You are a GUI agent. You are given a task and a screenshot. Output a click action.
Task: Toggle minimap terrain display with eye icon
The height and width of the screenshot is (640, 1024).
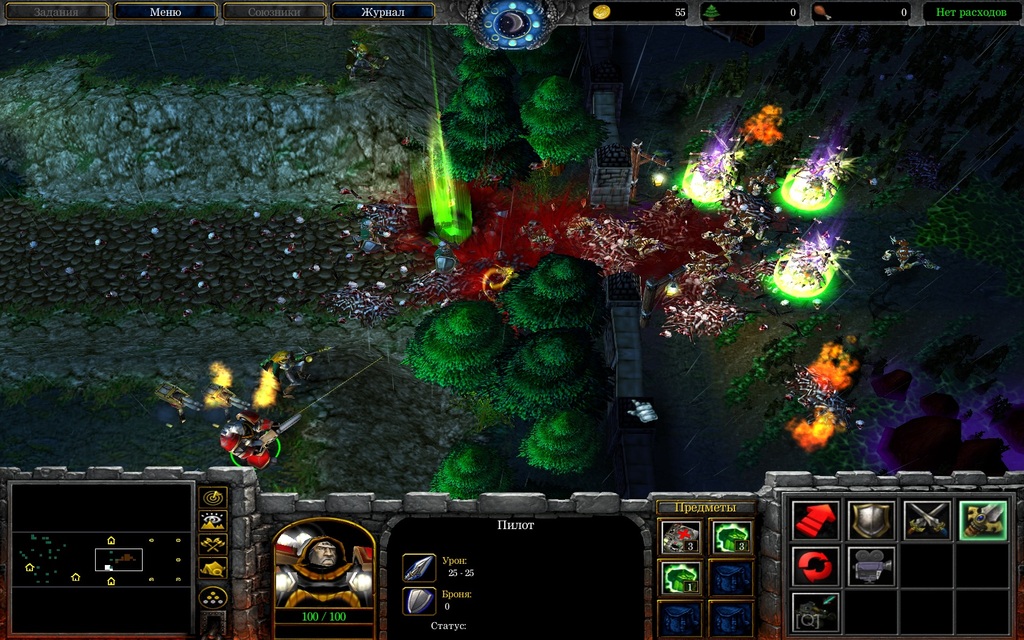pos(214,521)
